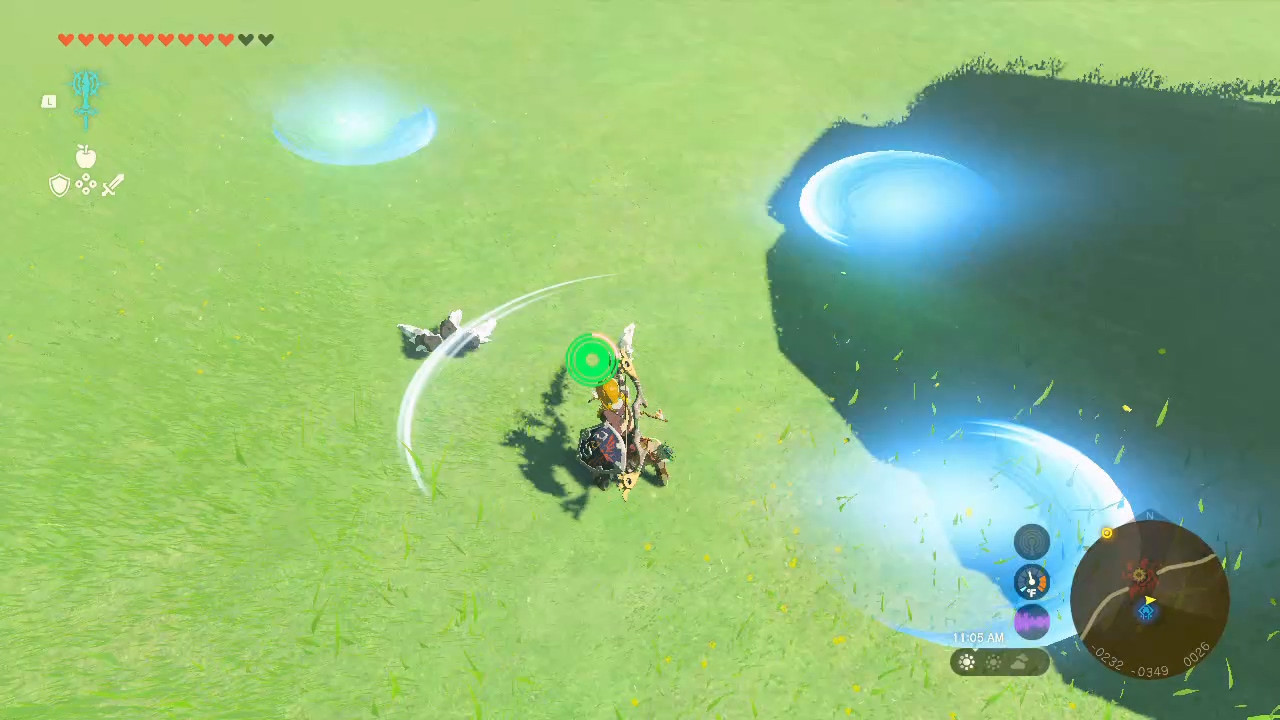Select the cloudy forecast icon
This screenshot has height=720, width=1280.
[x=1019, y=660]
